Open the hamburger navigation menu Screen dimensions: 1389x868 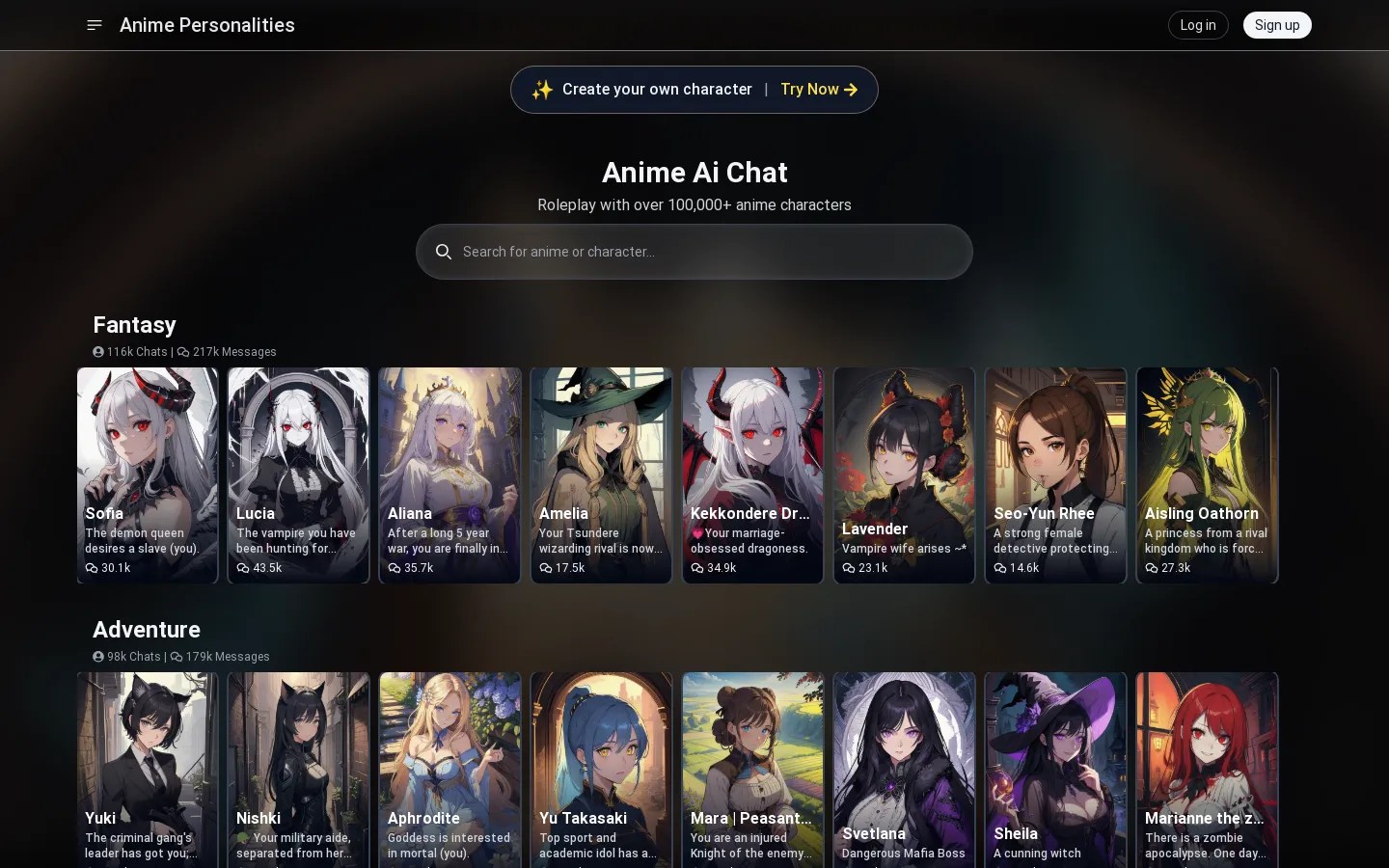coord(94,25)
